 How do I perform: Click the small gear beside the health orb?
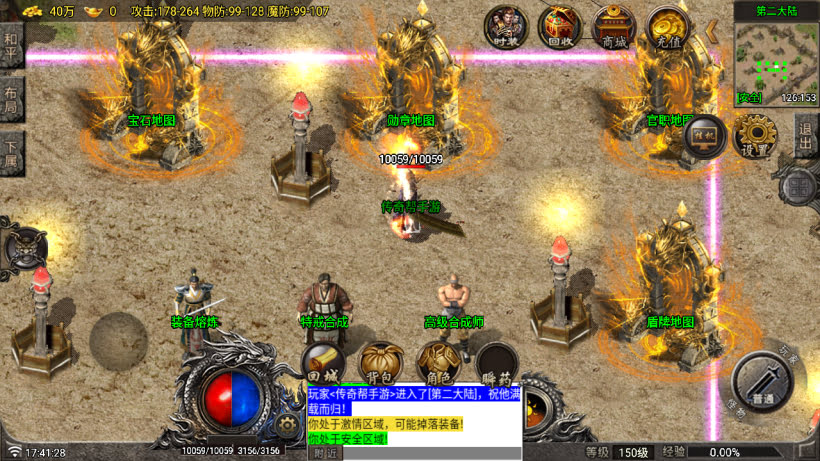coord(289,425)
